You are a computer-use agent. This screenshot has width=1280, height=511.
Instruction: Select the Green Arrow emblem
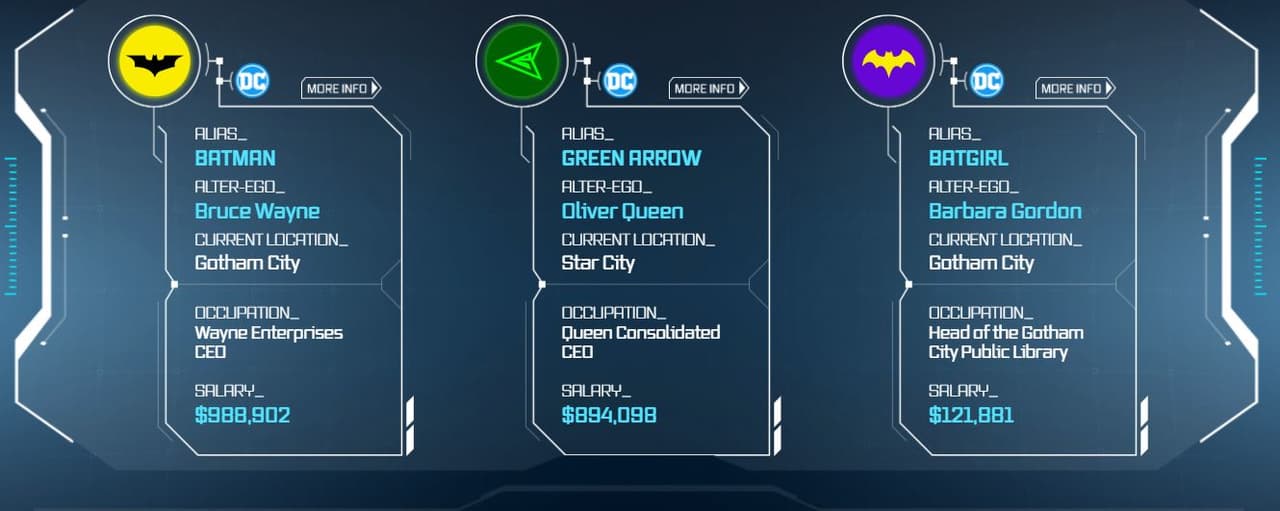522,63
